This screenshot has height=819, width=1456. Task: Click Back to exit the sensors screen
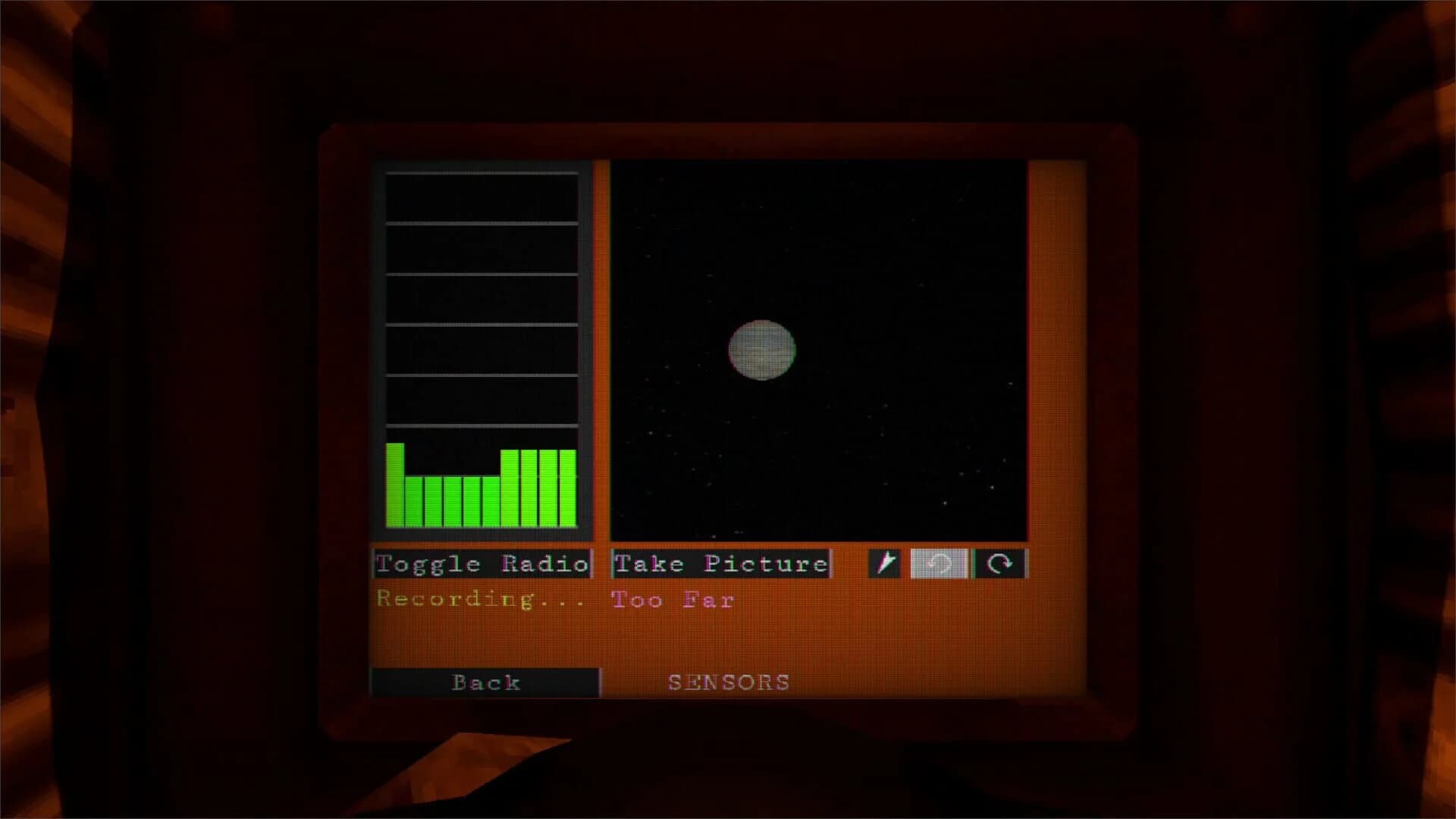point(485,681)
